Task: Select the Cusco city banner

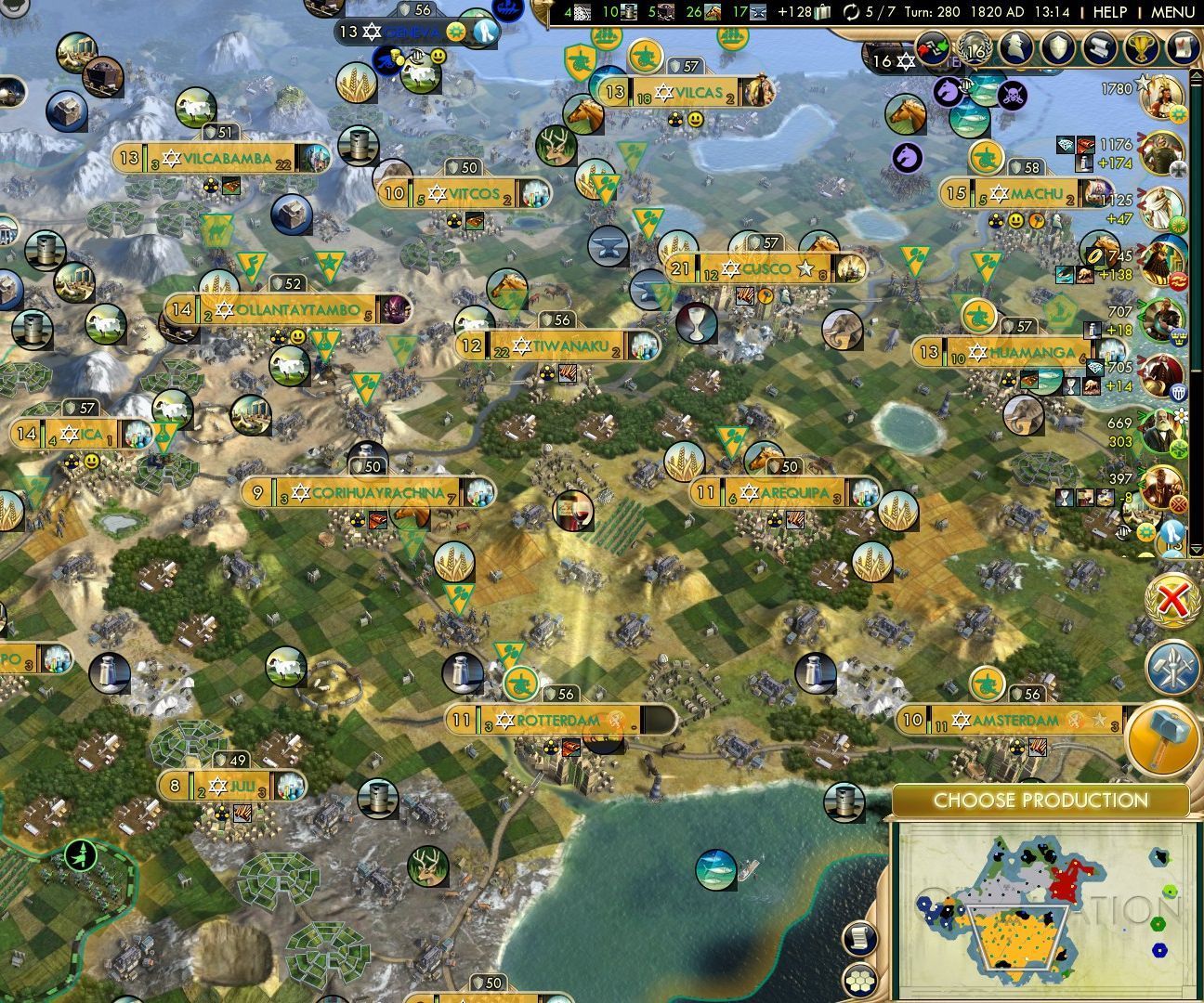Action: point(766,269)
